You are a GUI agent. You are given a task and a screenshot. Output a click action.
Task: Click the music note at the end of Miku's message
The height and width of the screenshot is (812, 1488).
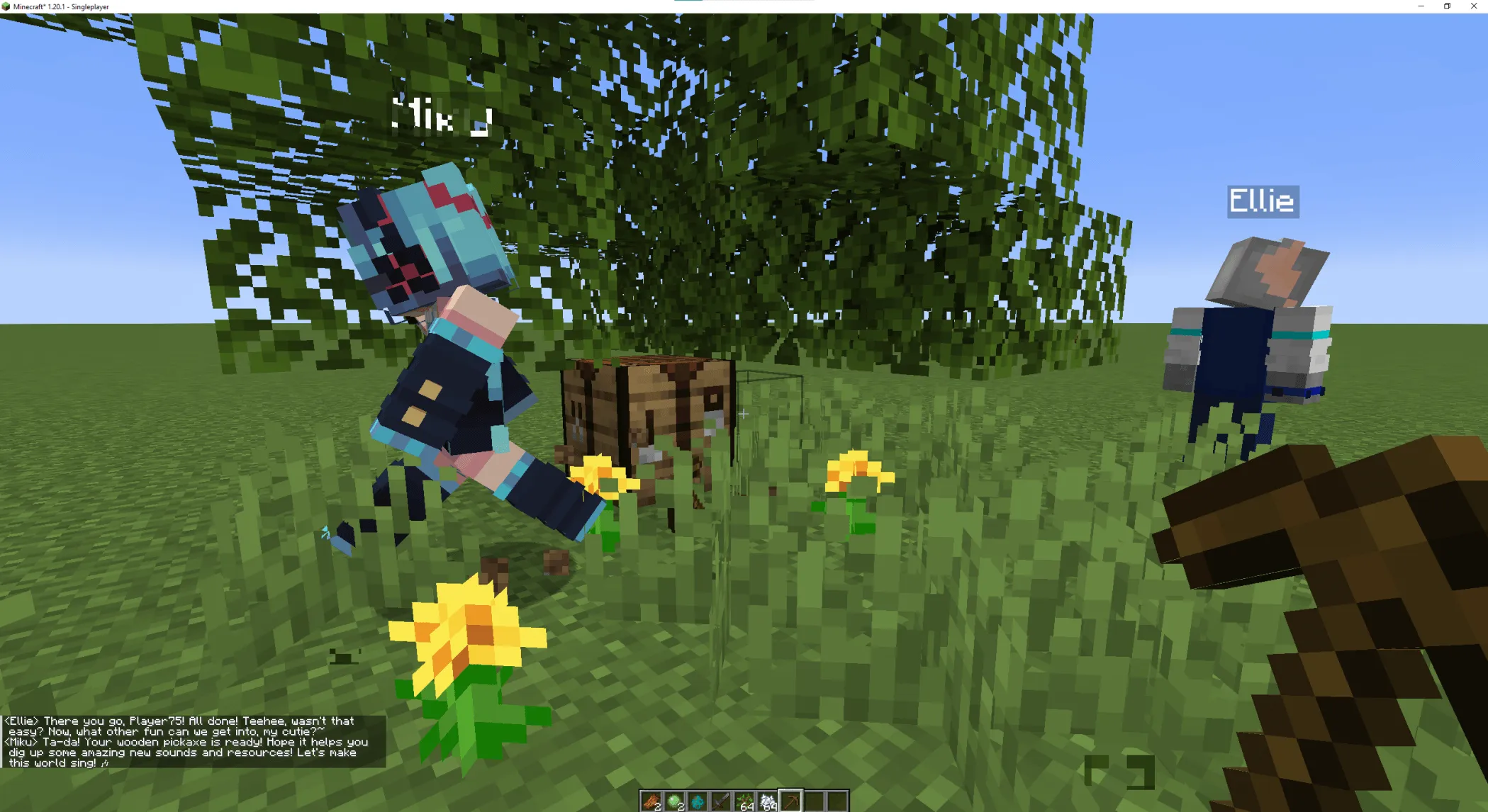click(x=104, y=764)
